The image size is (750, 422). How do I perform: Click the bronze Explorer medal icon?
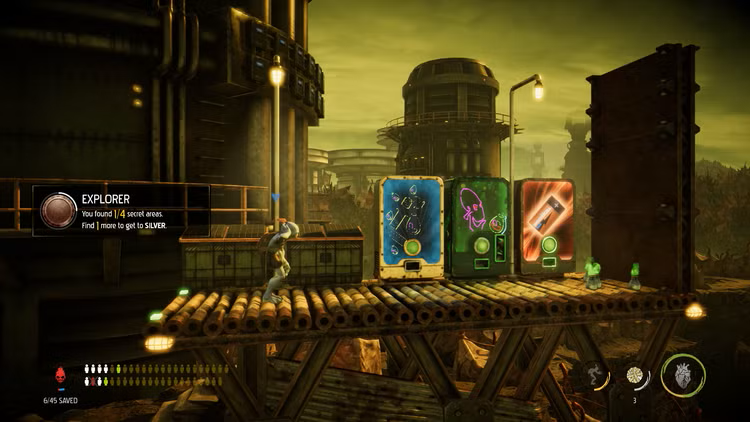click(58, 211)
